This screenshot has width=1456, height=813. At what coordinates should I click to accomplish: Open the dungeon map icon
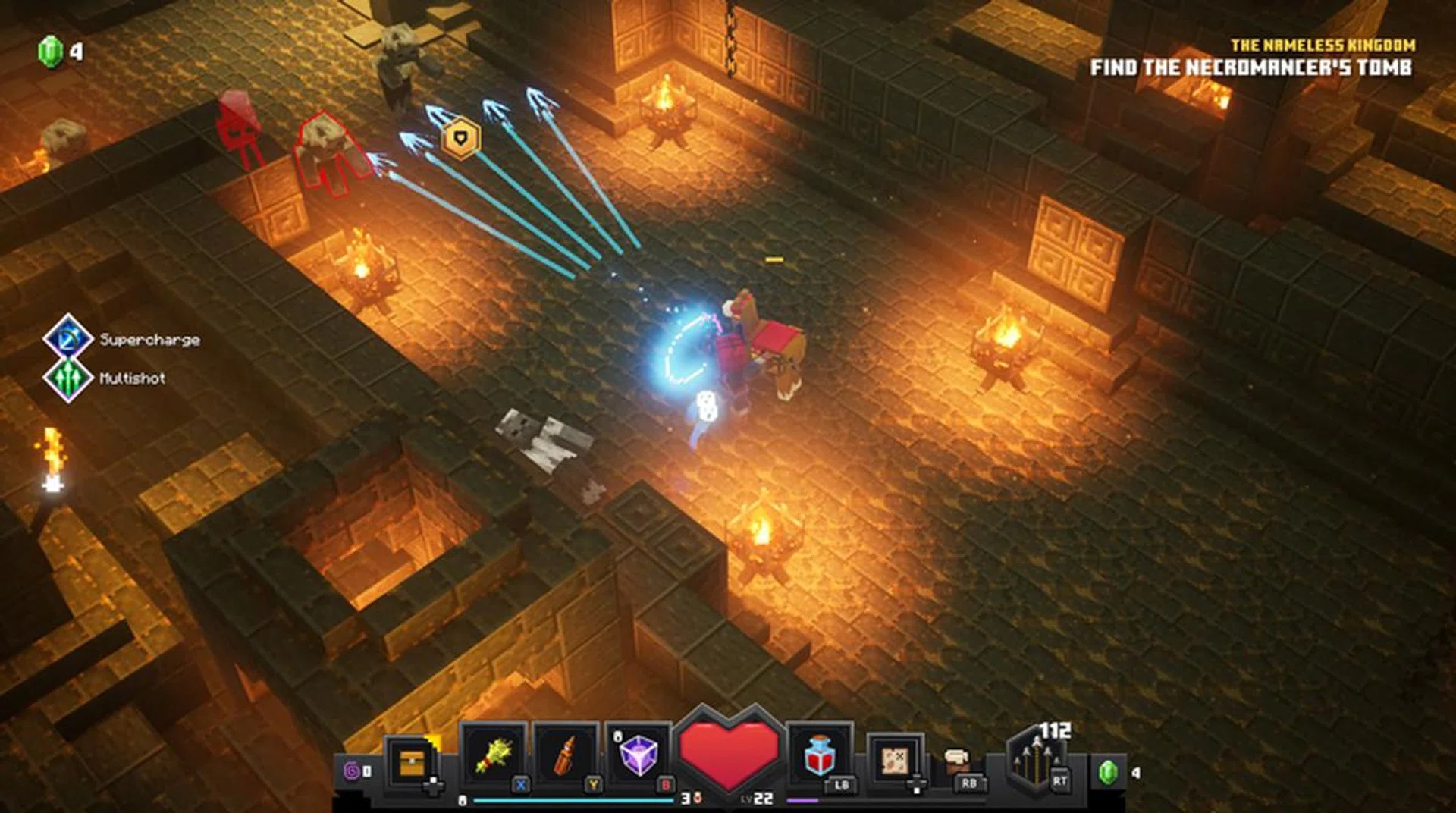[x=897, y=758]
